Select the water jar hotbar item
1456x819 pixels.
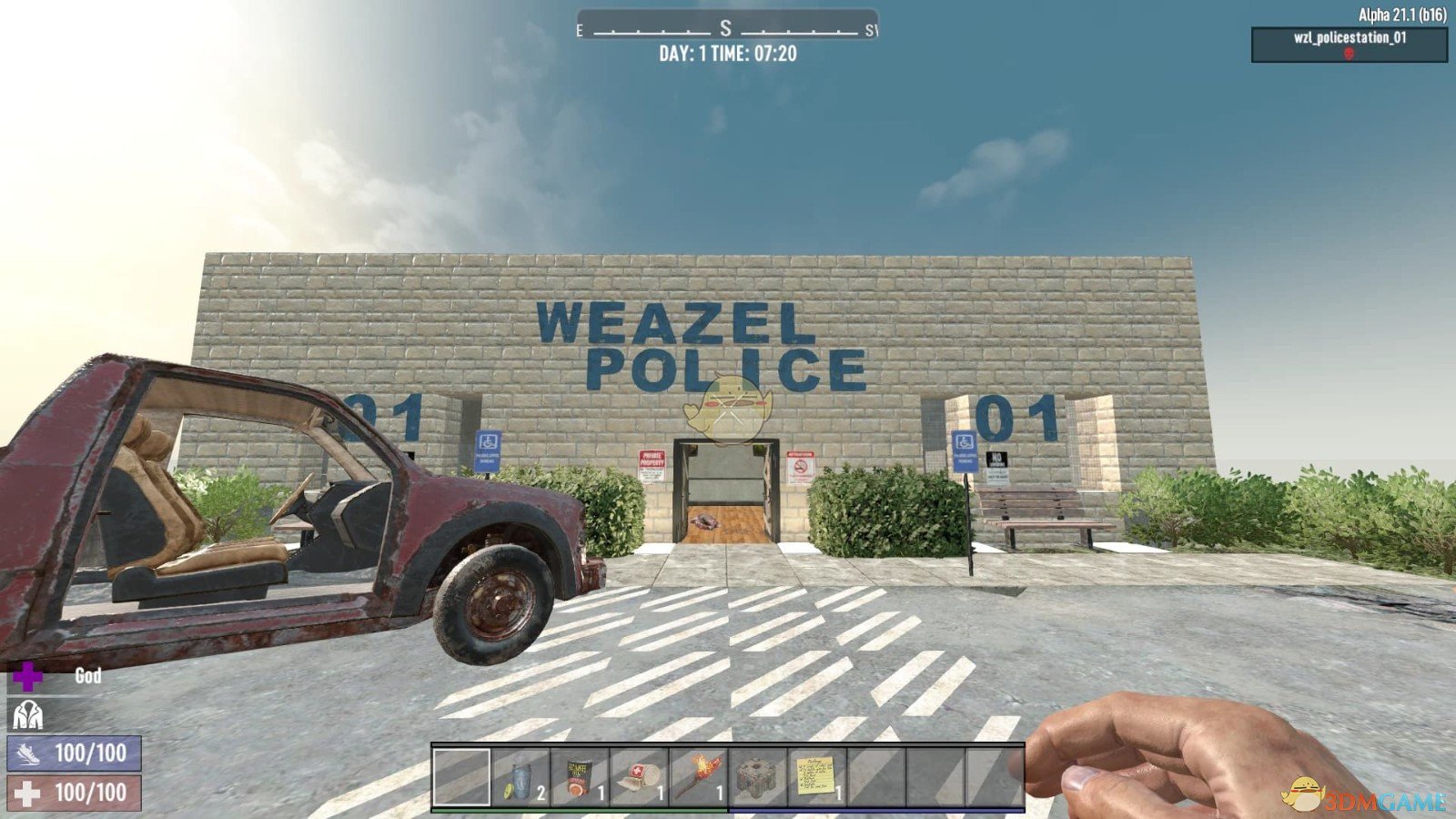(521, 778)
